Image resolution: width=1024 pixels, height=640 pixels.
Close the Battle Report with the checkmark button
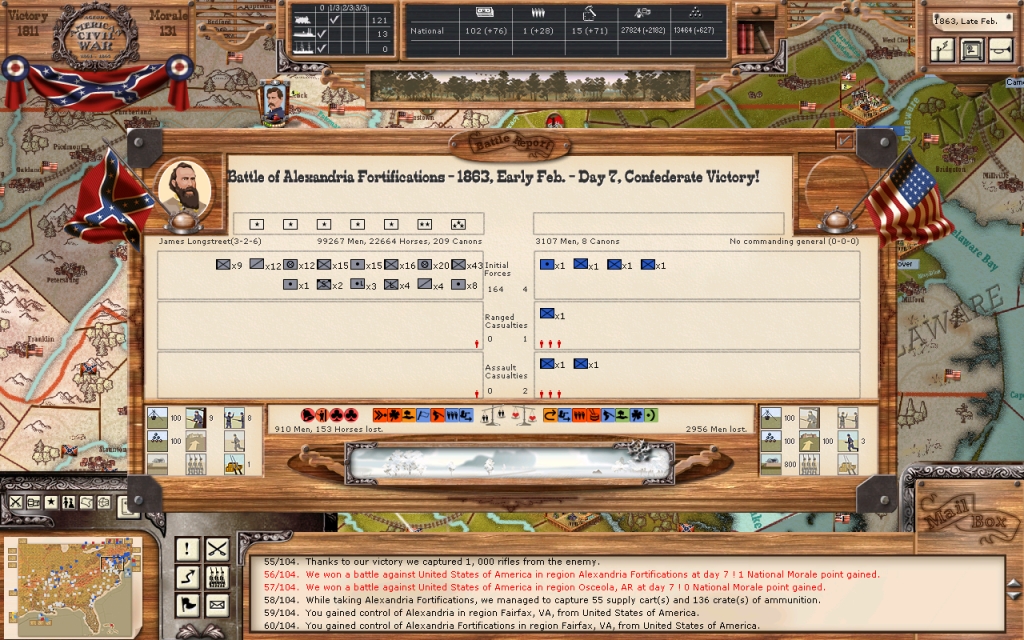coord(845,140)
